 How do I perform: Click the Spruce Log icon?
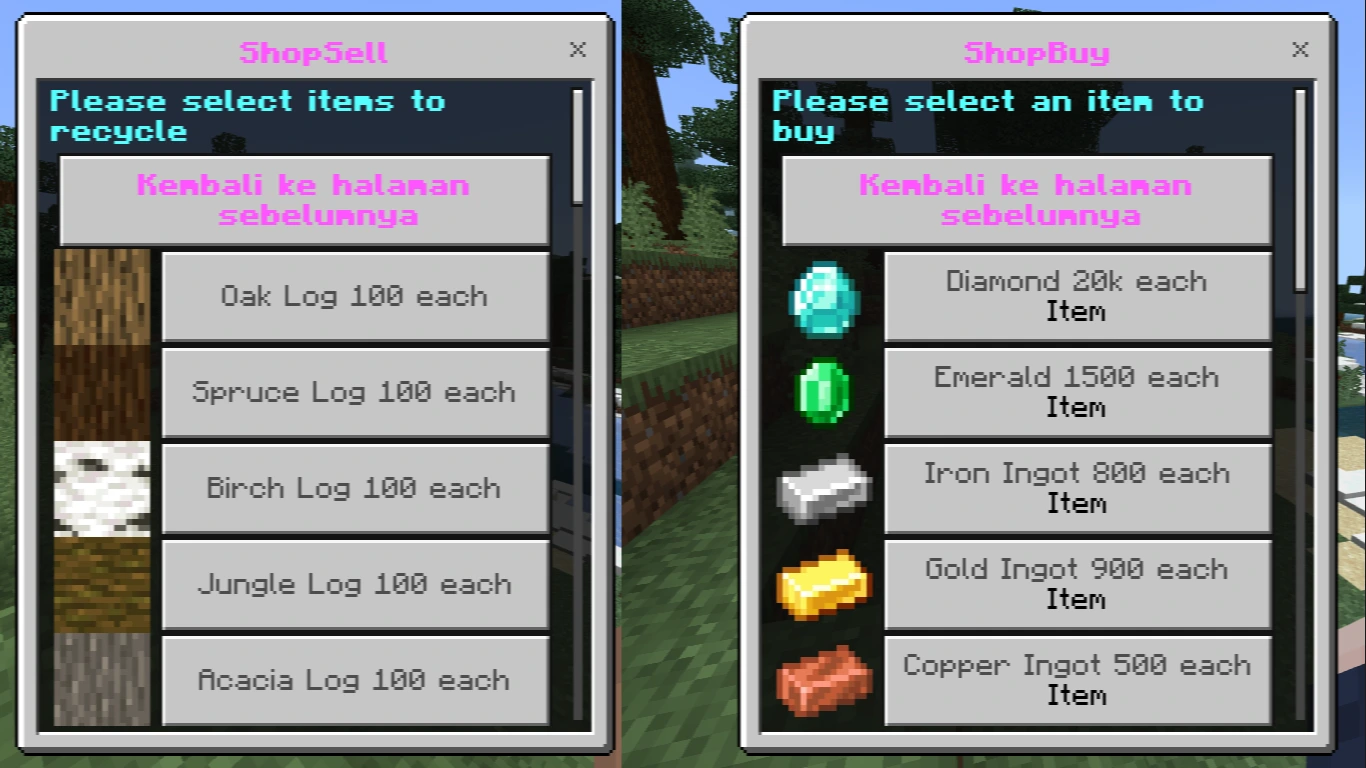point(101,392)
